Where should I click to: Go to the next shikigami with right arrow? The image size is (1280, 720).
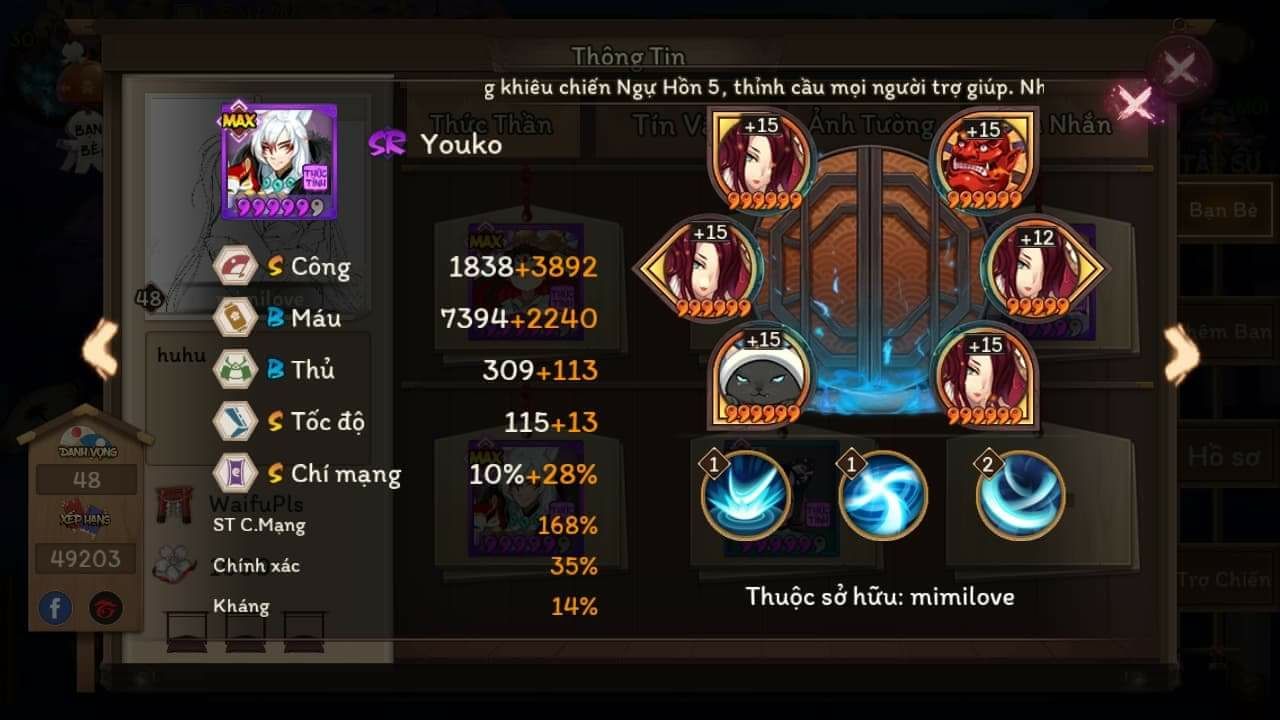pos(1181,354)
